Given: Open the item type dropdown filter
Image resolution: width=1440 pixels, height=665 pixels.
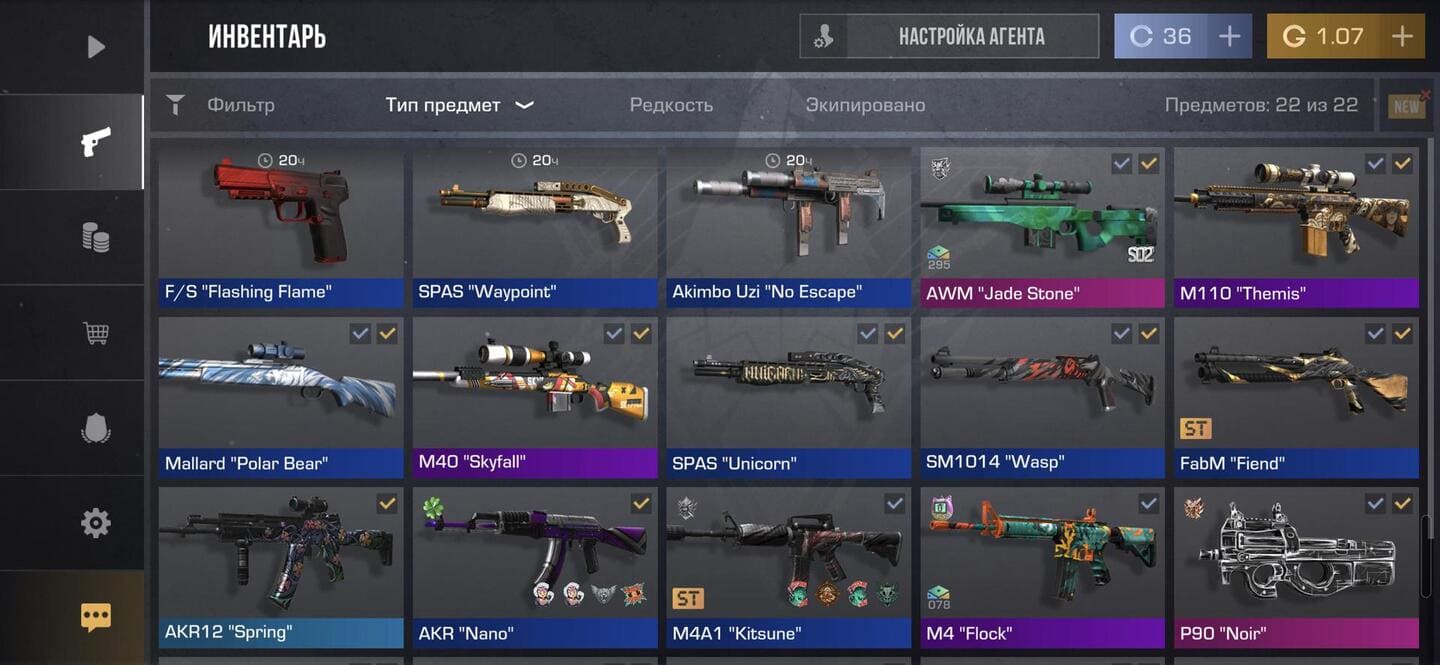Looking at the screenshot, I should [x=459, y=105].
